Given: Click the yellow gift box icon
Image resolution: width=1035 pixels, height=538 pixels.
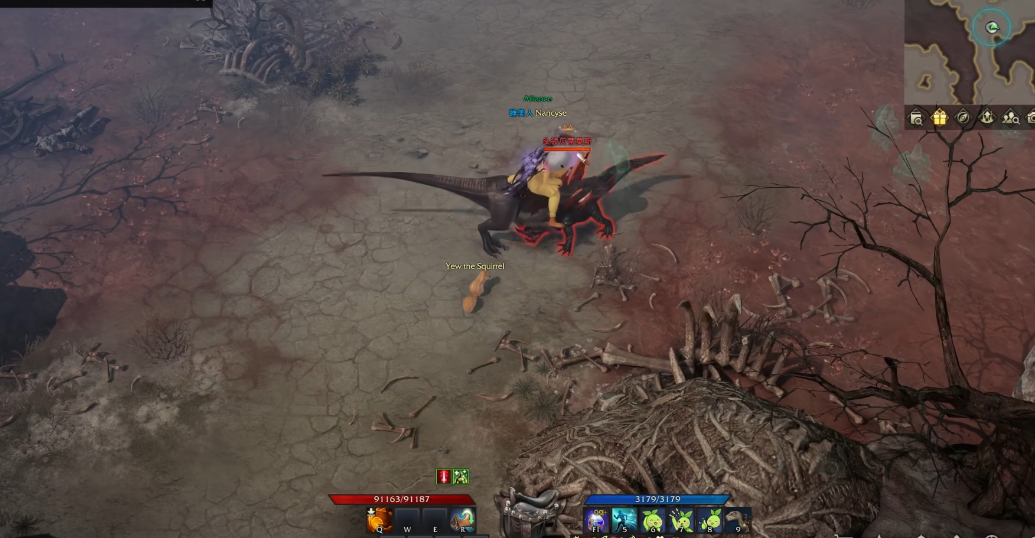Looking at the screenshot, I should pyautogui.click(x=939, y=117).
